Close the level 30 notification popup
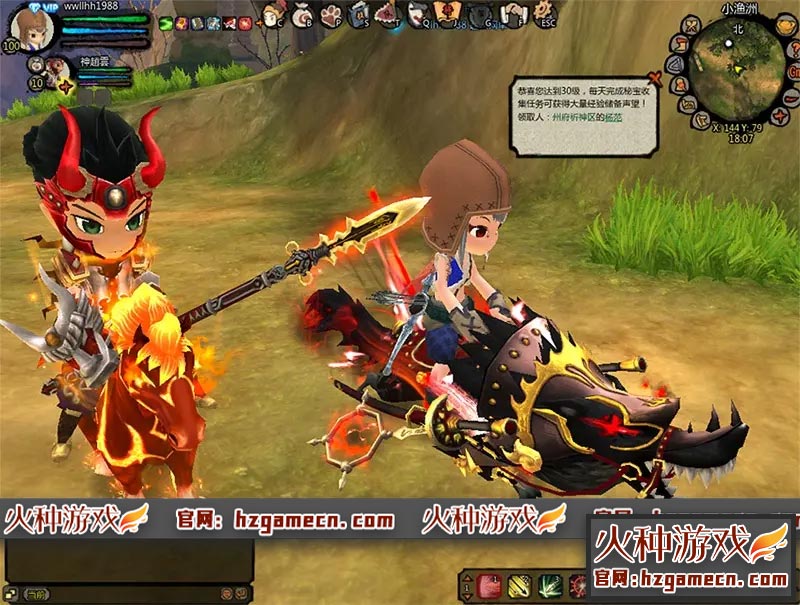Image resolution: width=800 pixels, height=605 pixels. point(654,76)
